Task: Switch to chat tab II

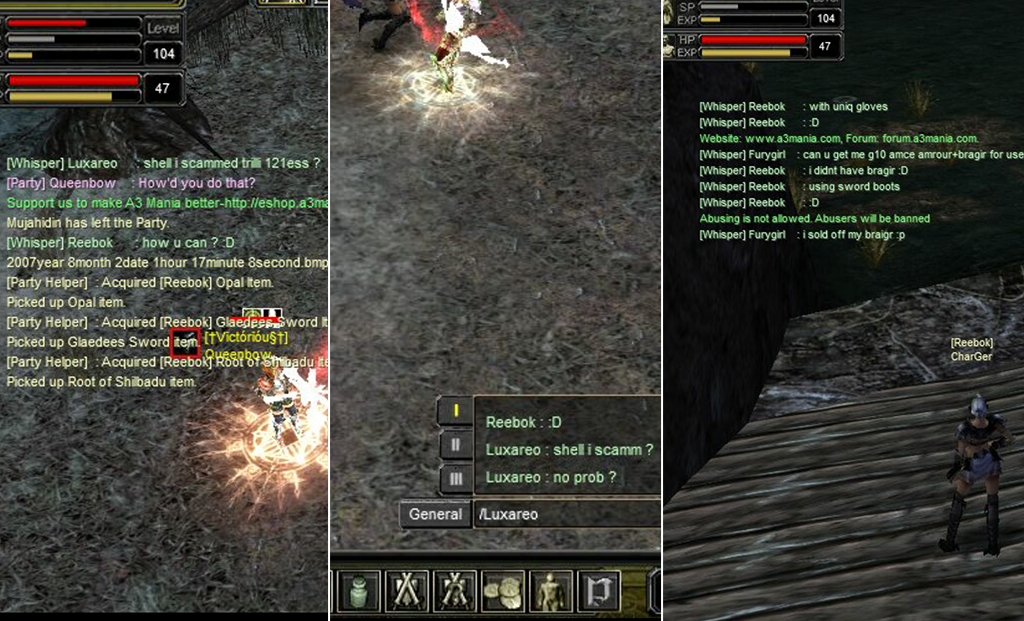Action: [x=456, y=444]
